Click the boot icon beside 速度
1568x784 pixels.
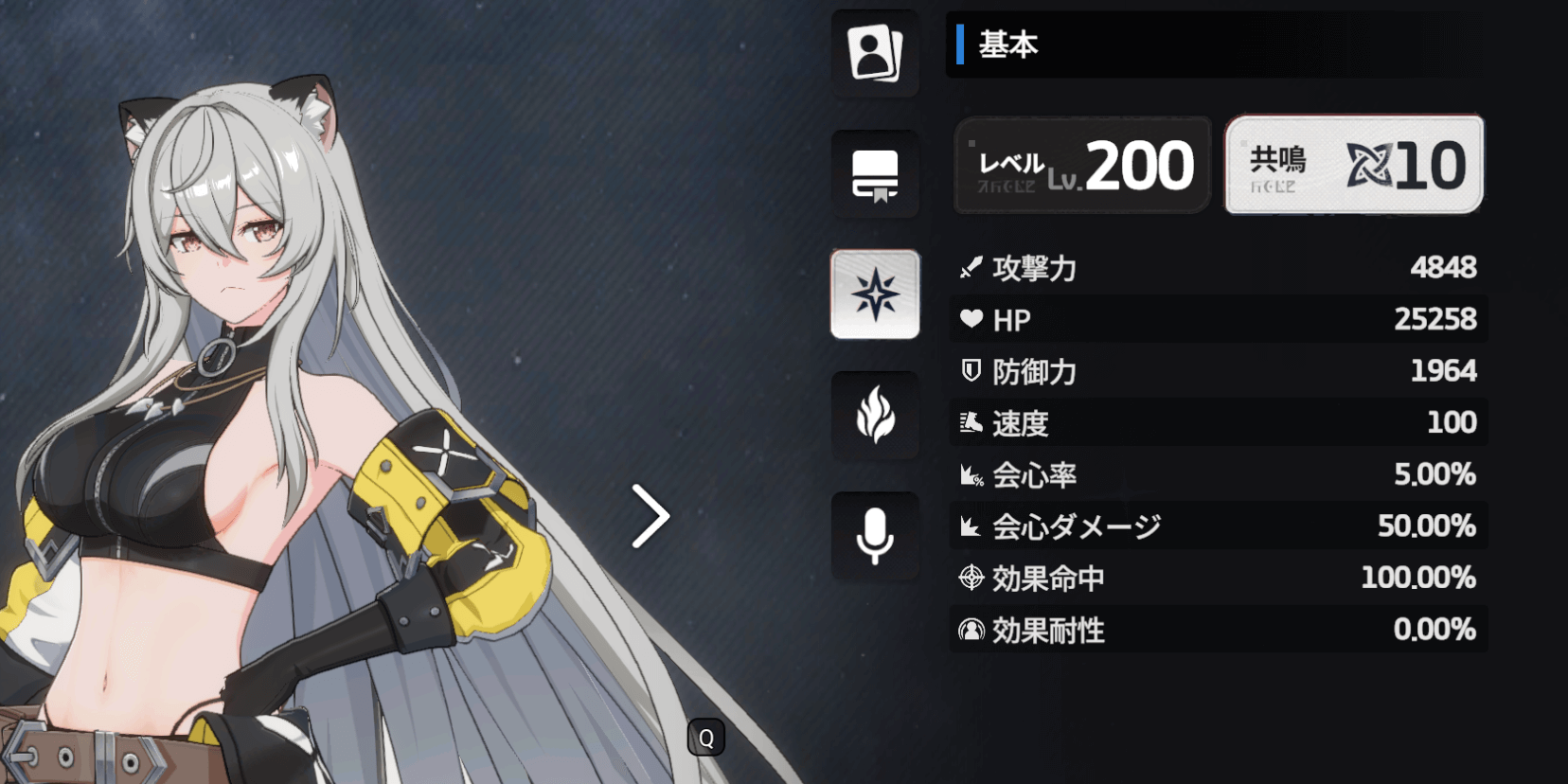pyautogui.click(x=970, y=422)
